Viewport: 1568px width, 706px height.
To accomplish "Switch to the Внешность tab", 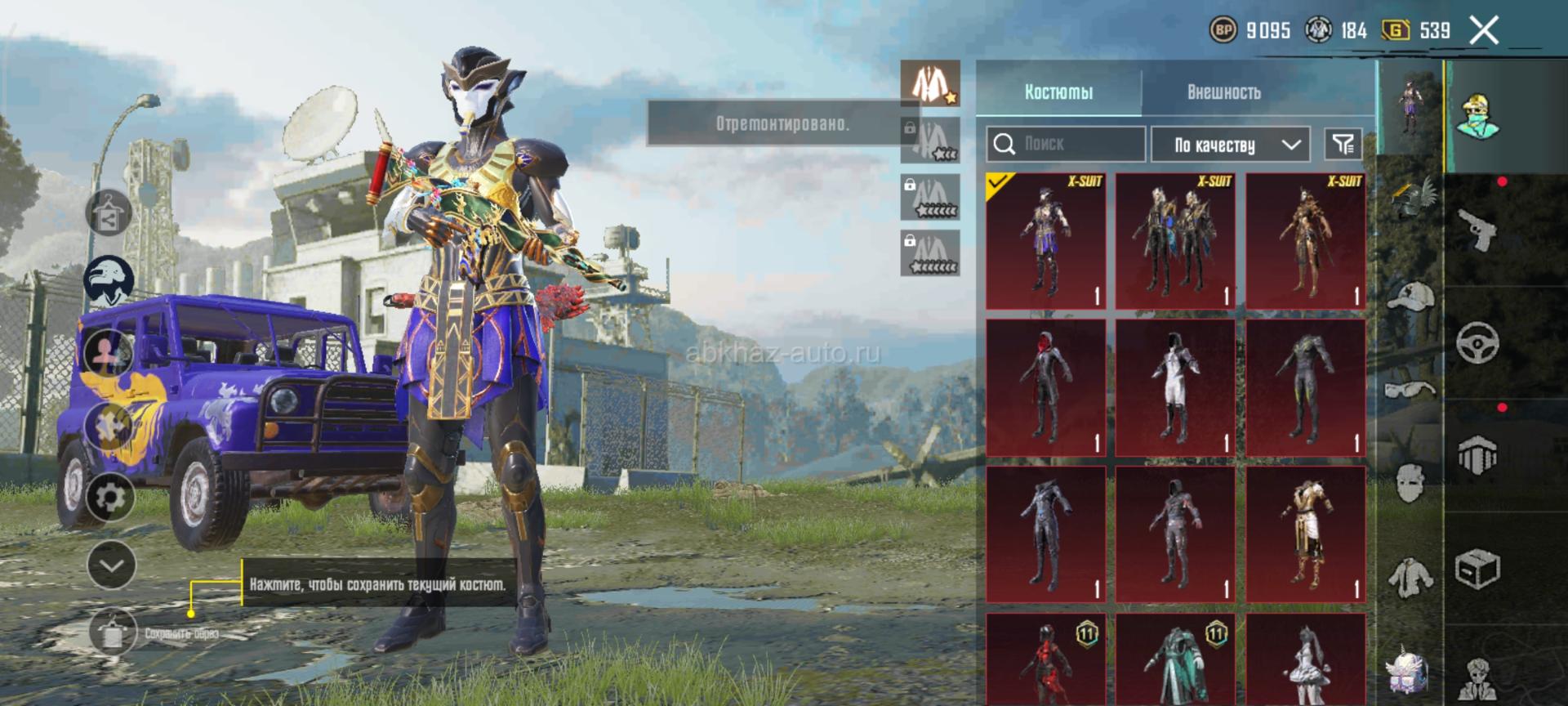I will pos(1223,92).
